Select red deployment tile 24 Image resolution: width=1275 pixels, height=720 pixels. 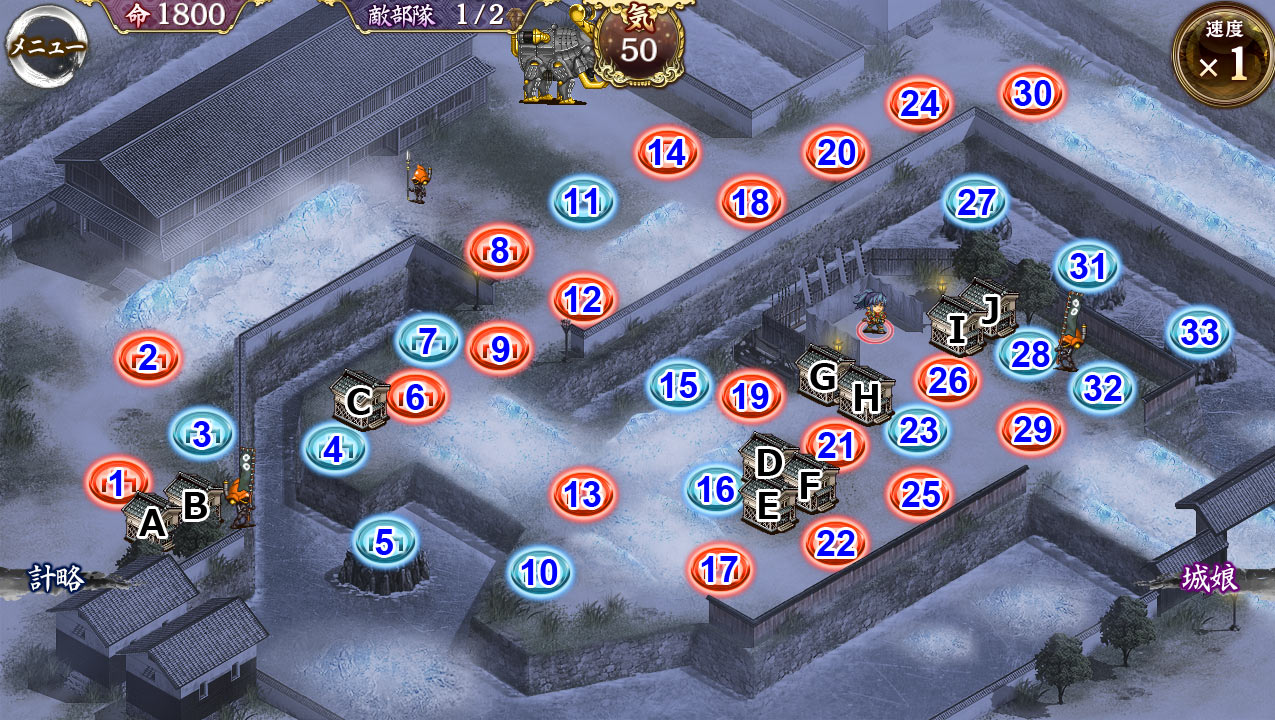[919, 104]
